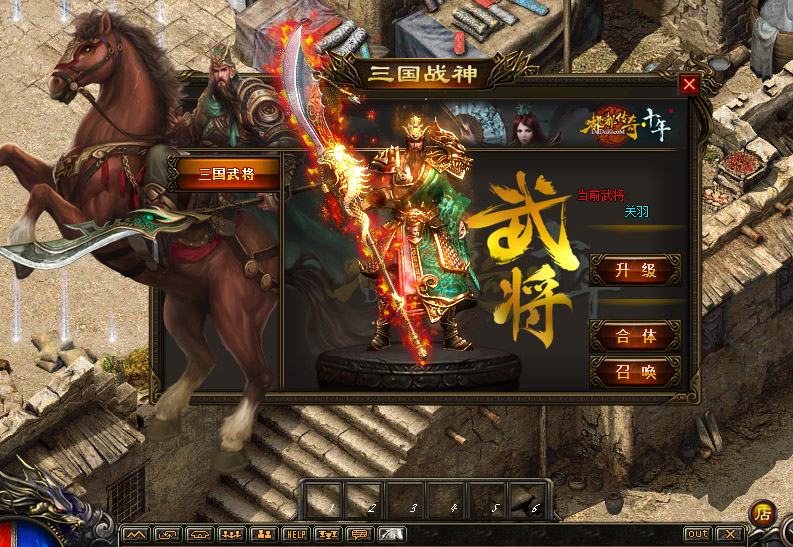The image size is (793, 547).
Task: Open the HELP button in the bottom bar
Action: 295,535
